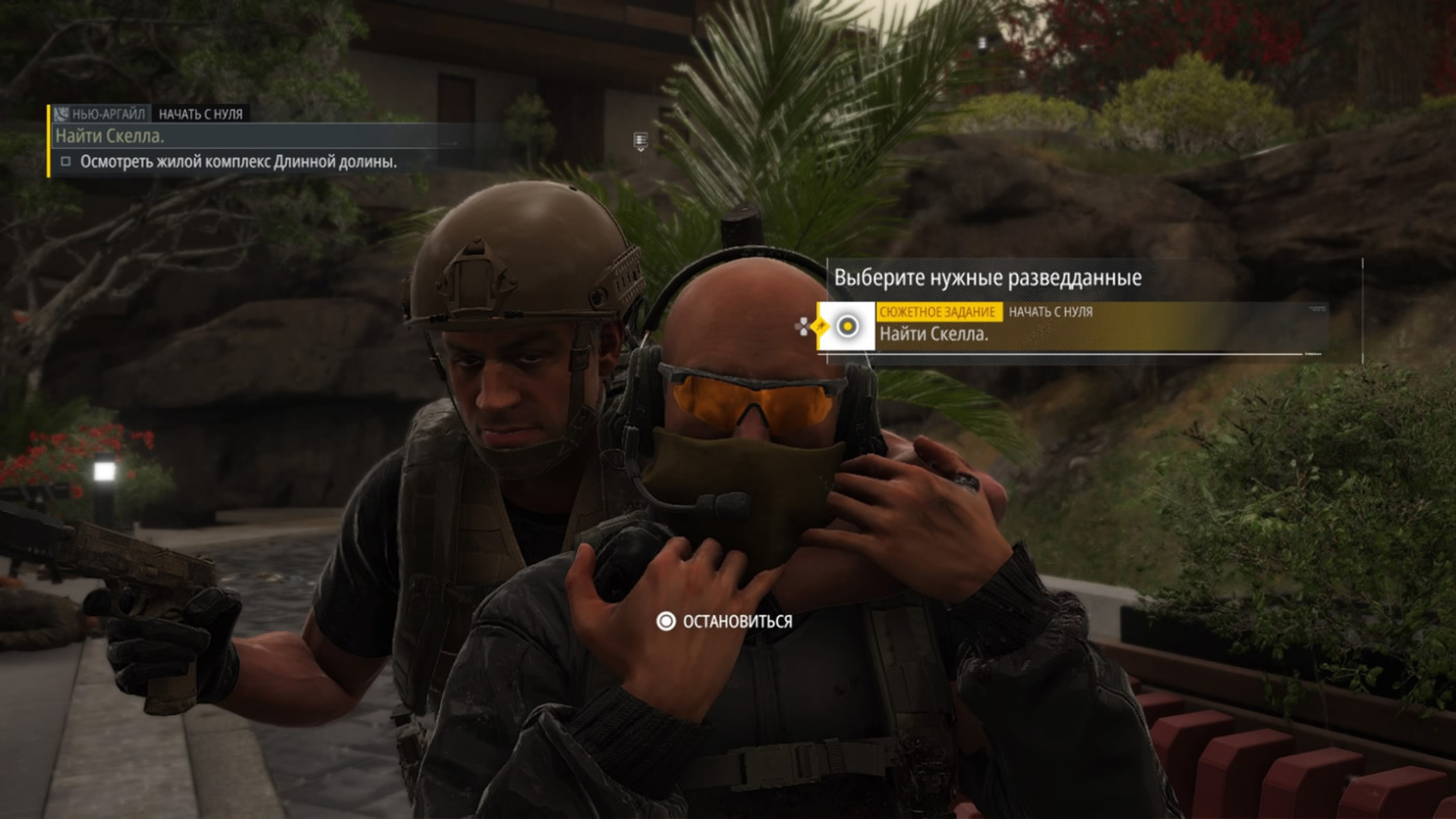Open the 'Найти Скелла' objective tracker
The width and height of the screenshot is (1456, 819).
click(x=110, y=136)
